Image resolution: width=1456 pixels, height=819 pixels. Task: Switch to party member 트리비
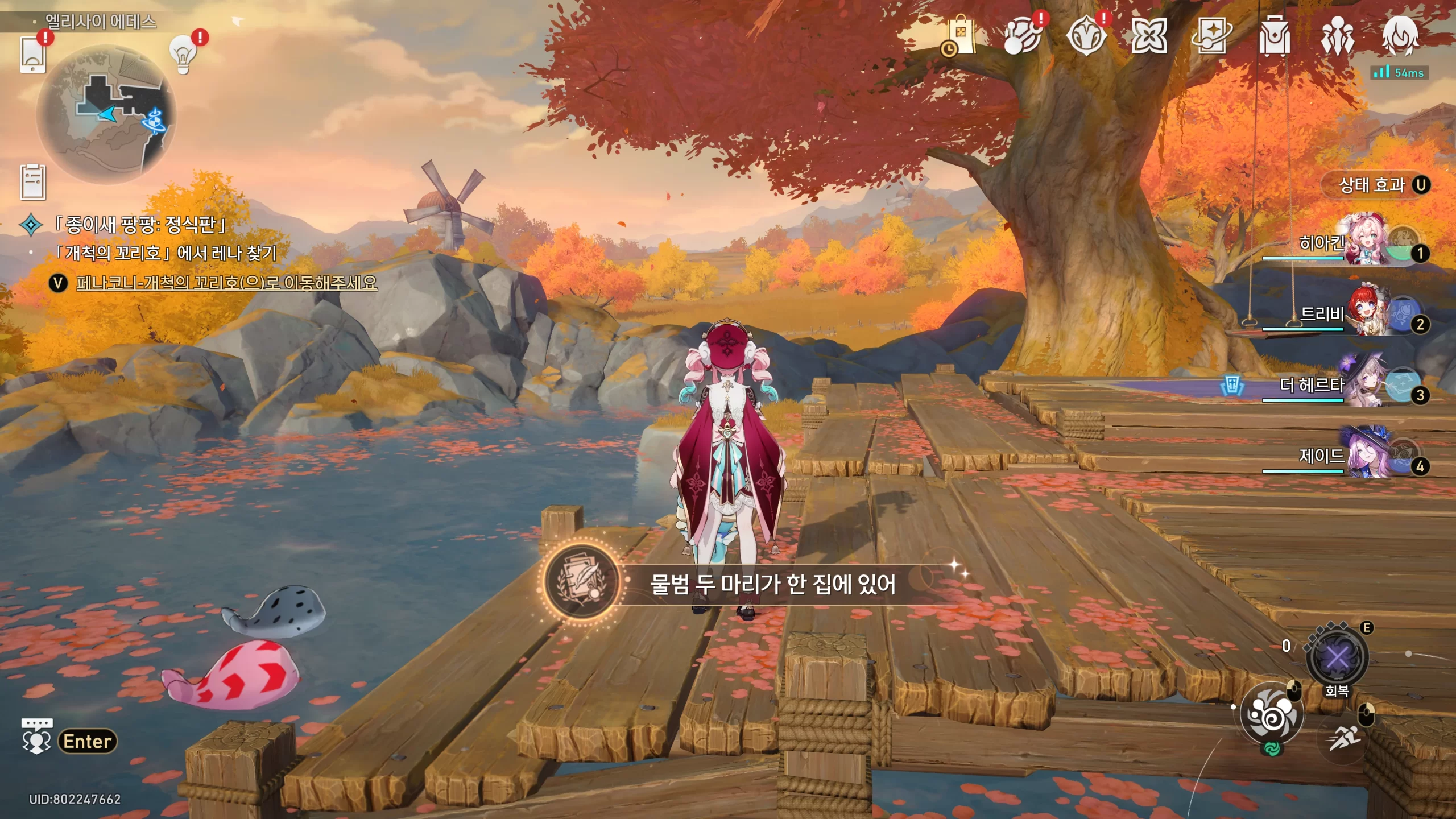coord(1365,314)
